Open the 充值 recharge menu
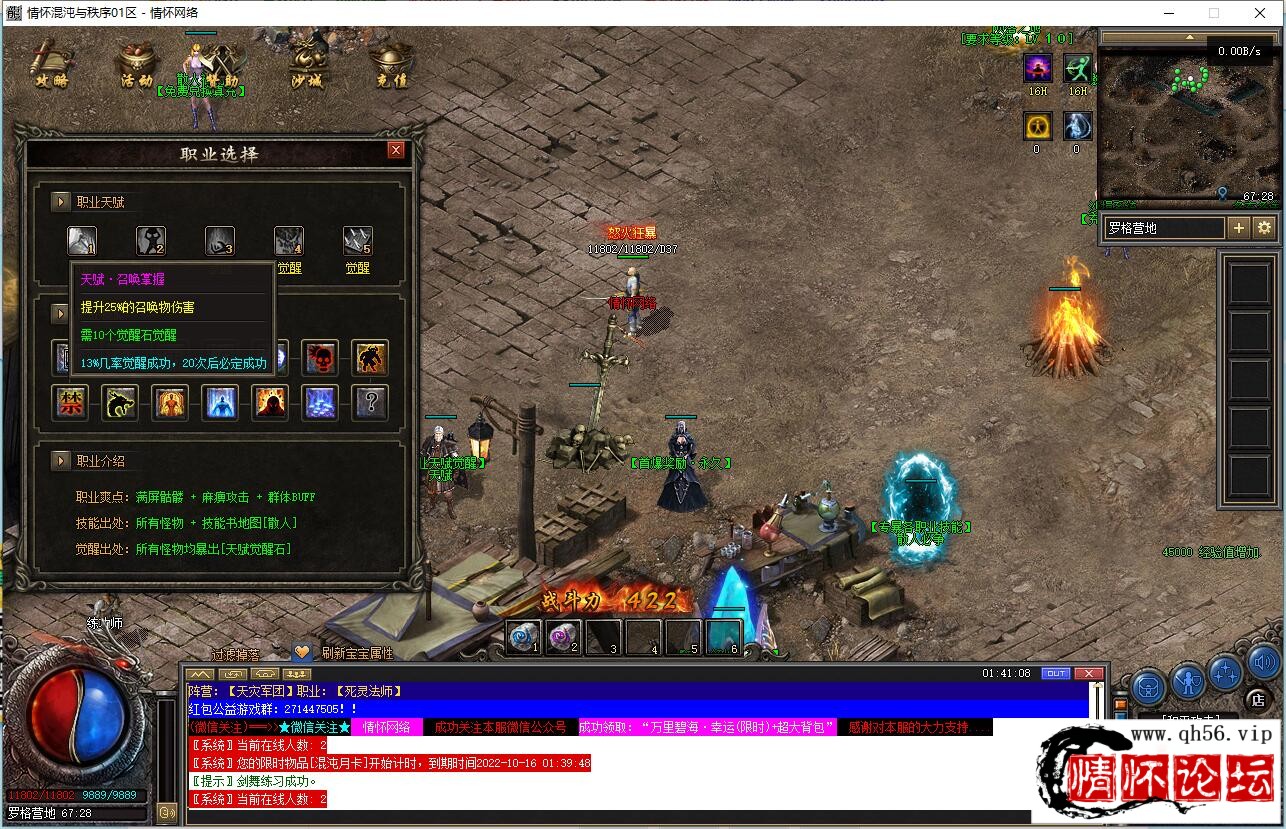The height and width of the screenshot is (829, 1286). [391, 66]
